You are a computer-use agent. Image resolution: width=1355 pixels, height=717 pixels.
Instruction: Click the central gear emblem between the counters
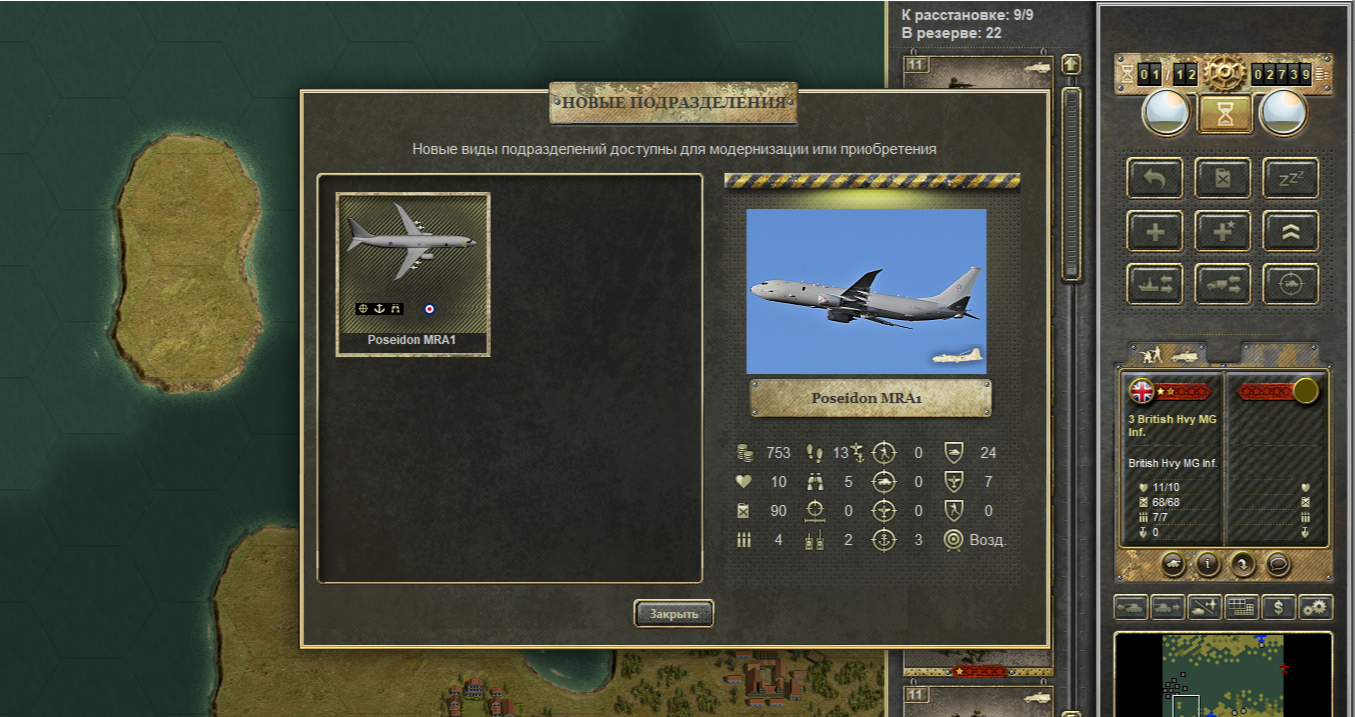point(1223,72)
